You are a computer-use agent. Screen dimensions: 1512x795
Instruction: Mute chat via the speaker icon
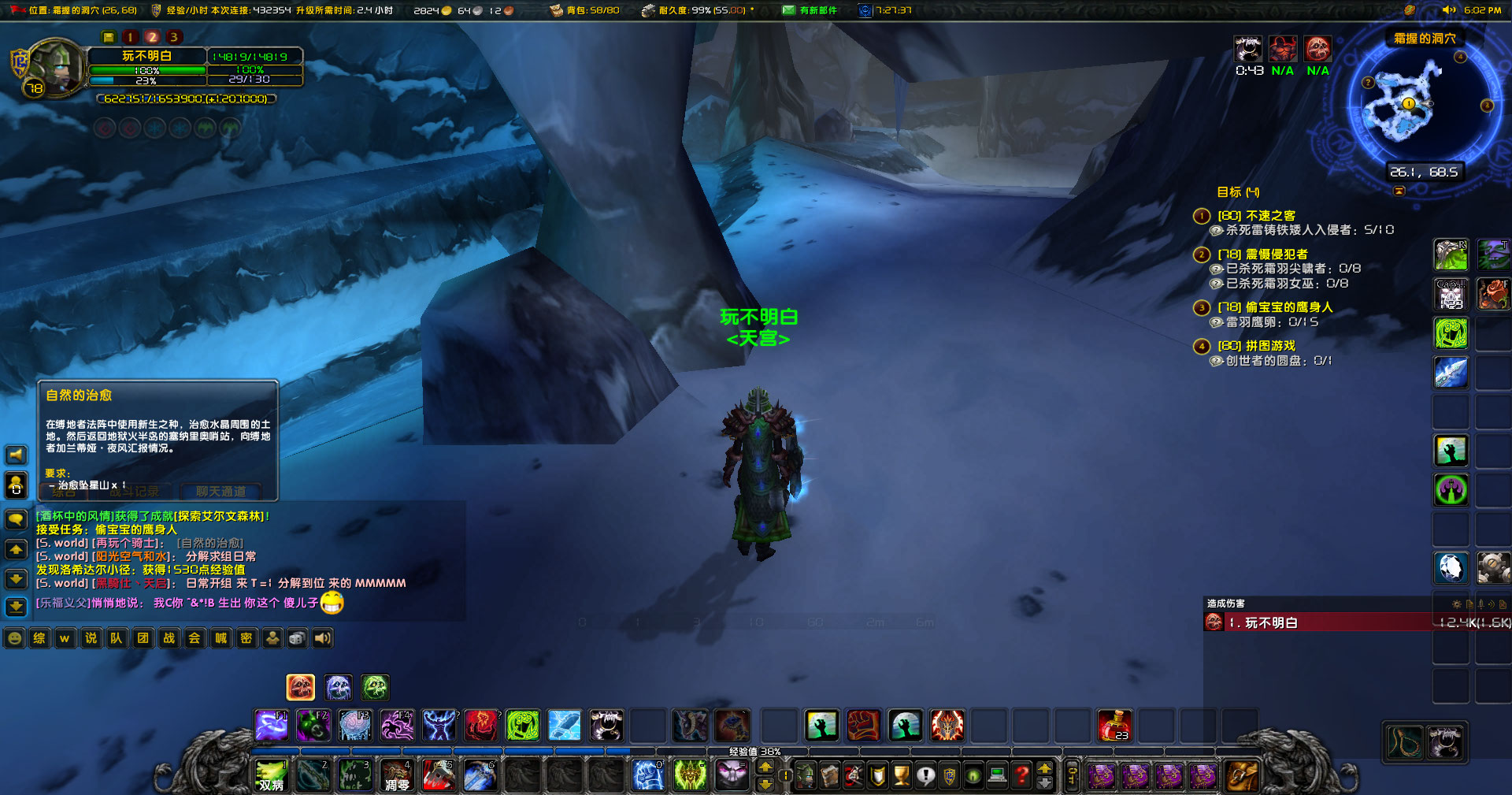coord(322,638)
